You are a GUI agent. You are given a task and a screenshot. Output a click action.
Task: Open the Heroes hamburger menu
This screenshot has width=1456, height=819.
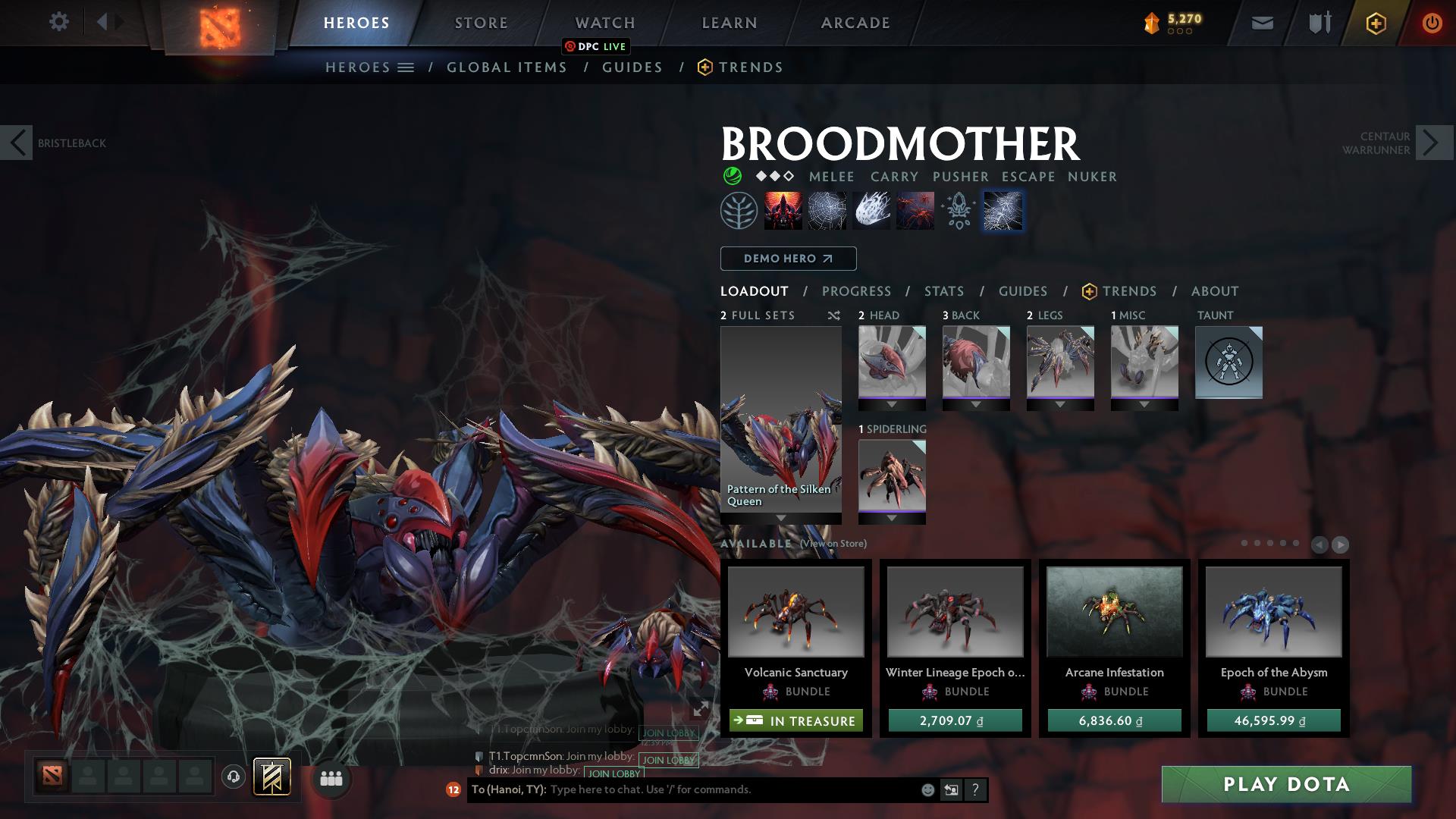tap(406, 67)
